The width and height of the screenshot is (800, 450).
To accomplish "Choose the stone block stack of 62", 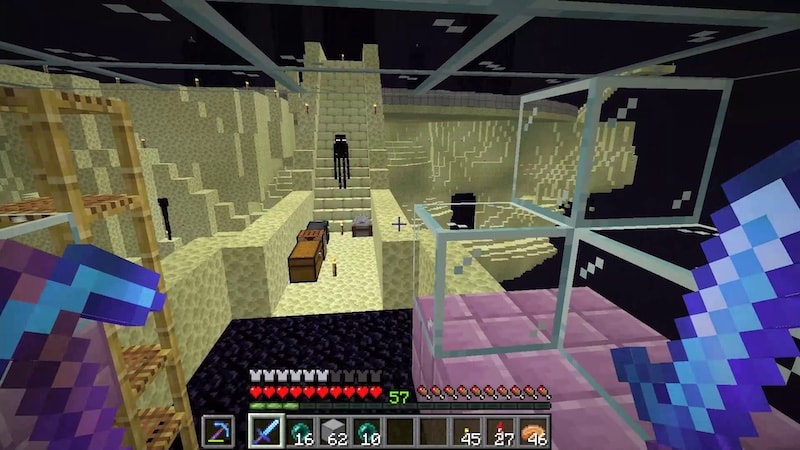I will click(x=335, y=432).
